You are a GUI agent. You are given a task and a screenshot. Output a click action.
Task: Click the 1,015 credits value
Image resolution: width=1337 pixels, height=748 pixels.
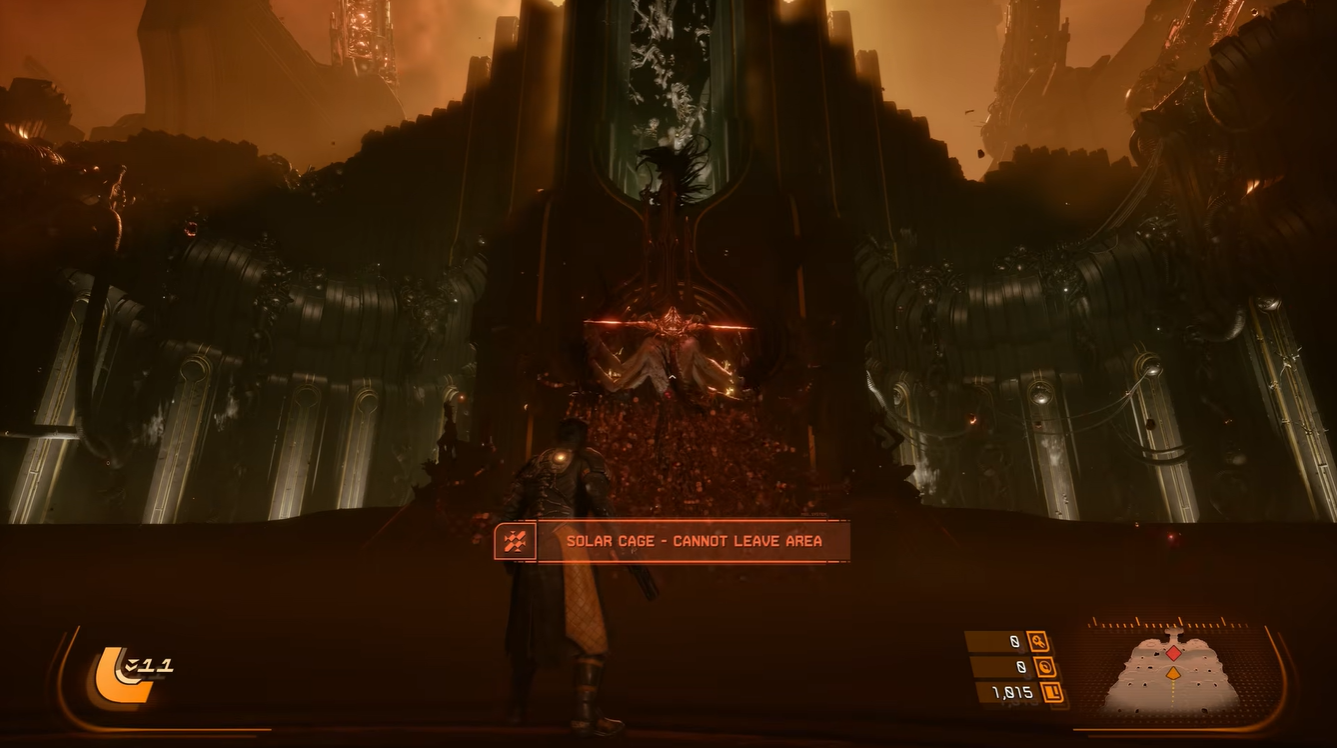point(1011,691)
